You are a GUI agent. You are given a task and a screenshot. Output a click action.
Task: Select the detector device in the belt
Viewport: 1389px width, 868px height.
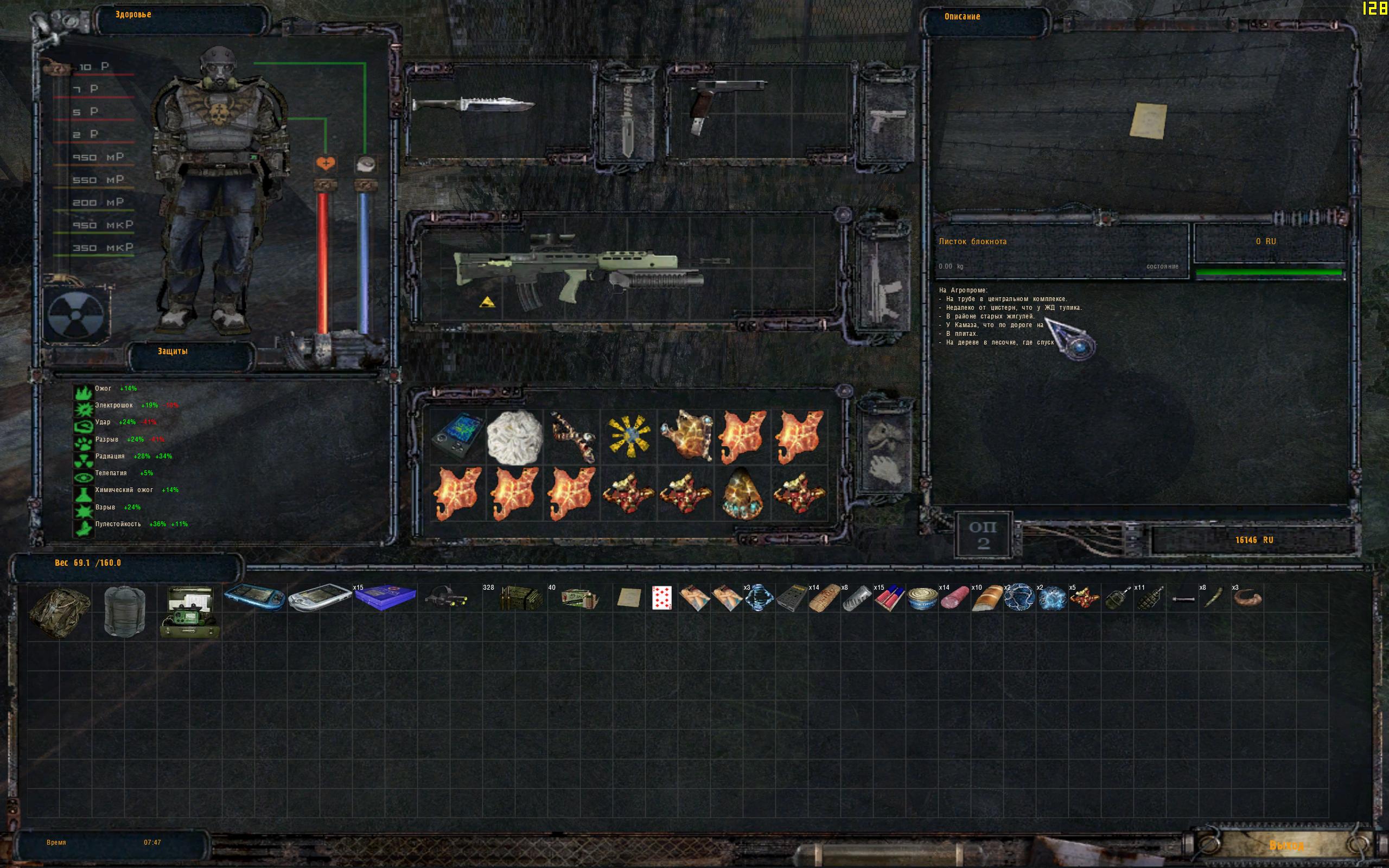click(x=457, y=437)
